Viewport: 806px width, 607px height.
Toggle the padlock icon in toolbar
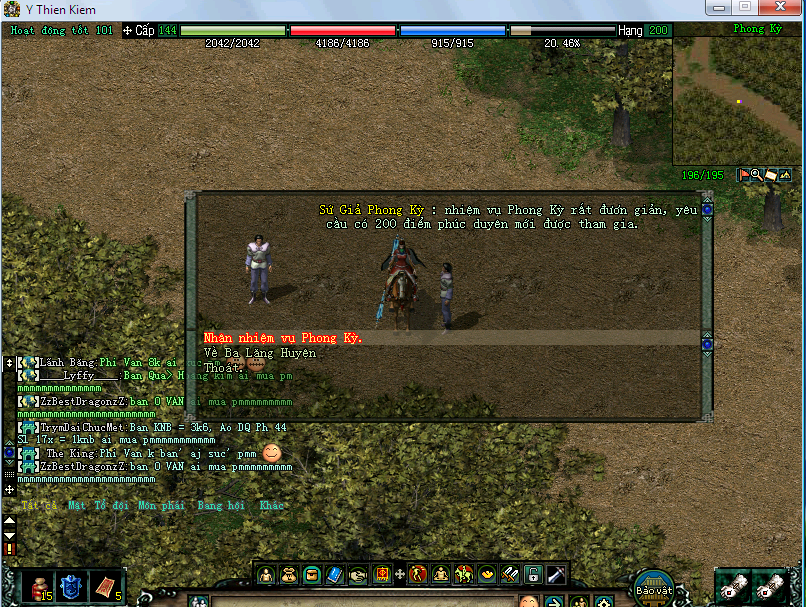coord(533,575)
